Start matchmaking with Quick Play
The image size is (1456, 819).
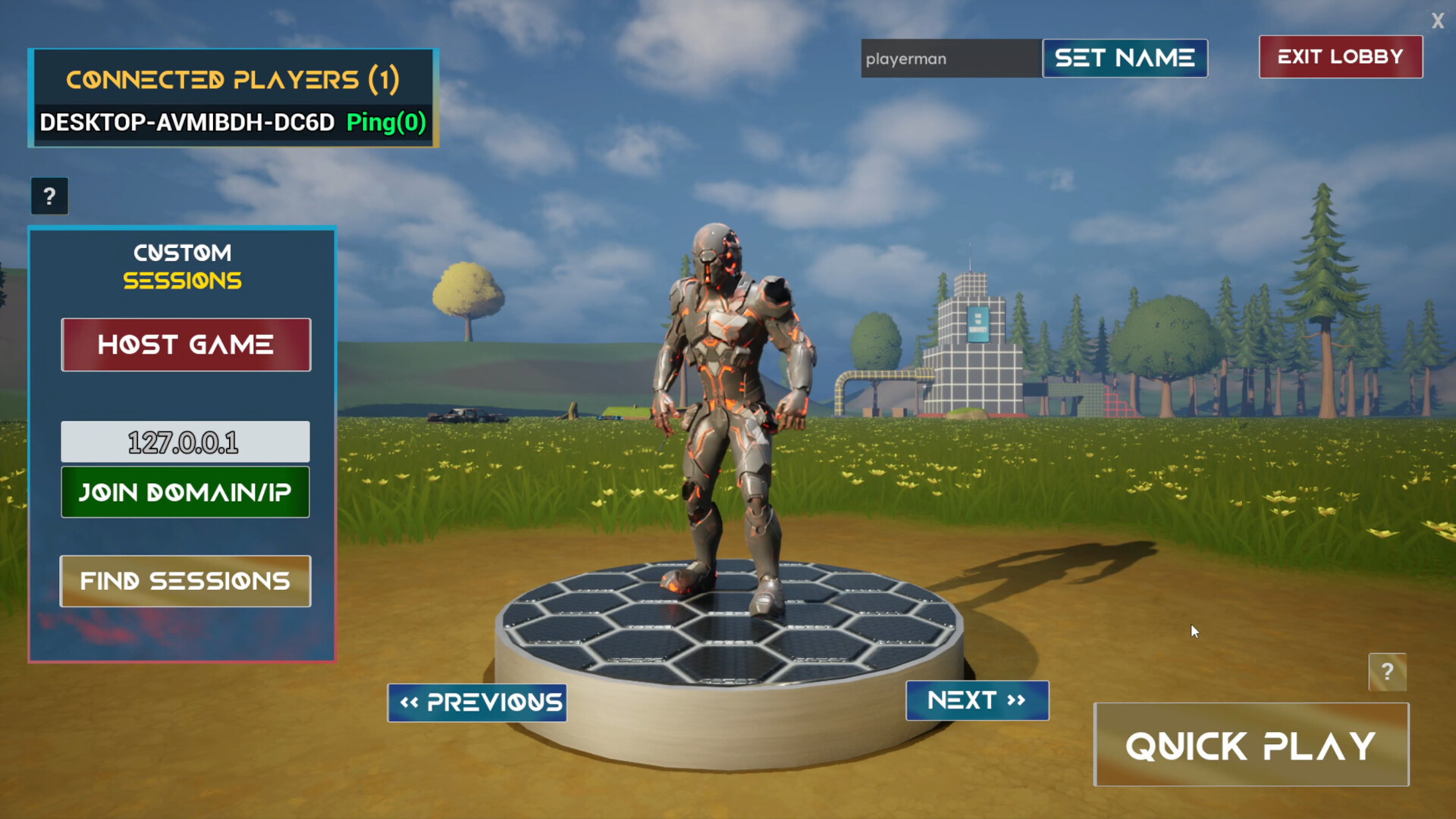(1251, 744)
